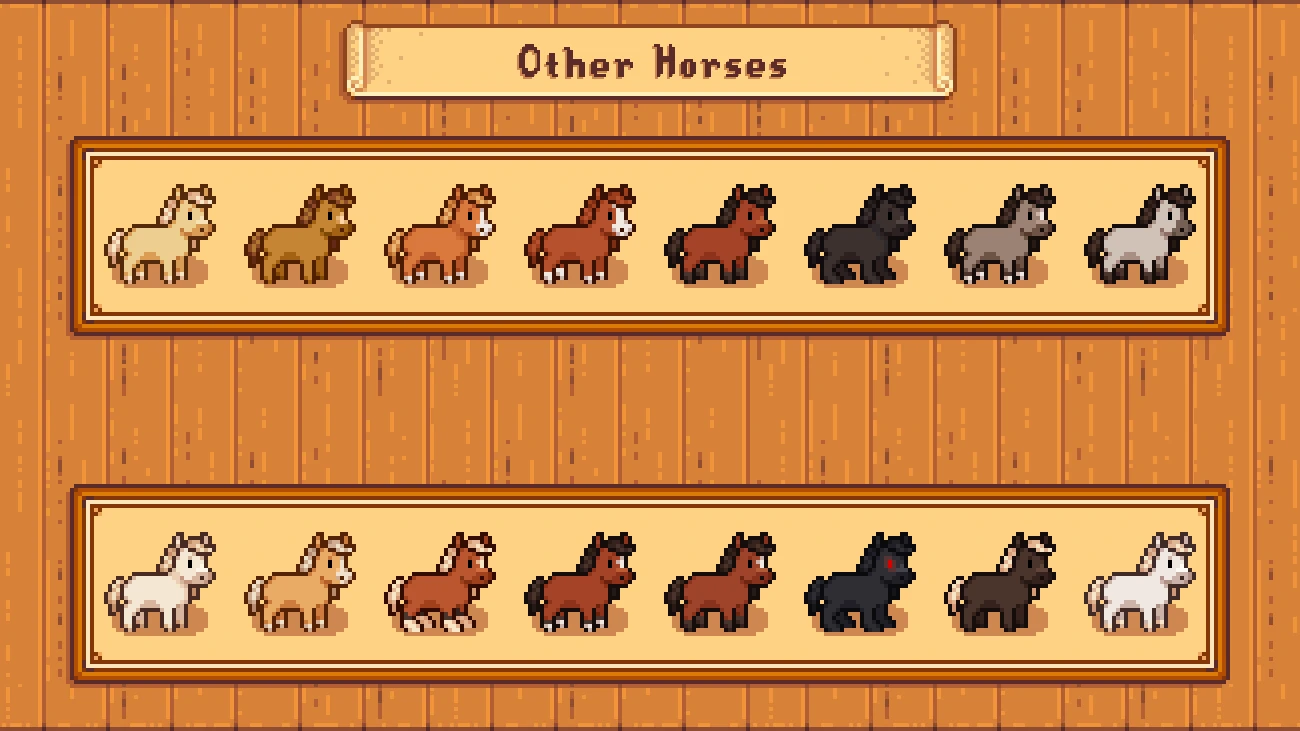Screen dimensions: 1300x731
Task: Select the red-brown horse with white blaze
Action: pos(580,235)
